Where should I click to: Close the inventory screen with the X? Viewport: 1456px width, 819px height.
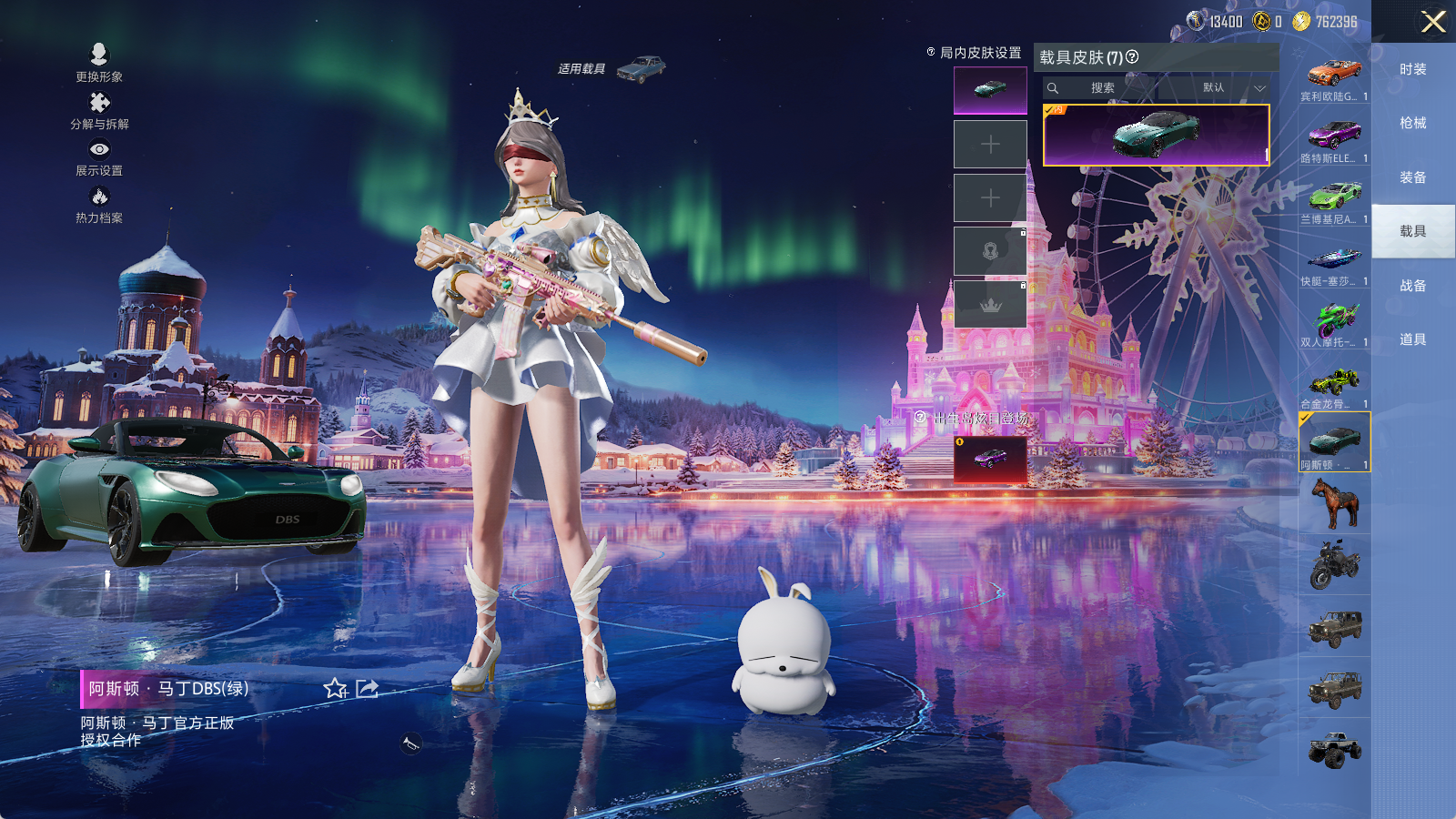pos(1432,22)
